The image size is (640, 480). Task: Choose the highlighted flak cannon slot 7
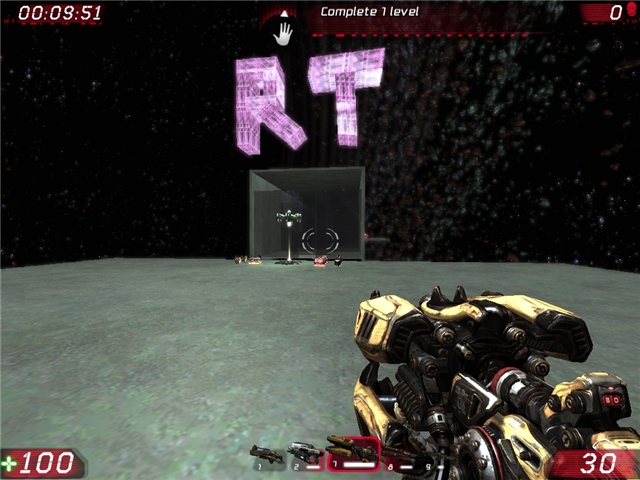pyautogui.click(x=351, y=454)
